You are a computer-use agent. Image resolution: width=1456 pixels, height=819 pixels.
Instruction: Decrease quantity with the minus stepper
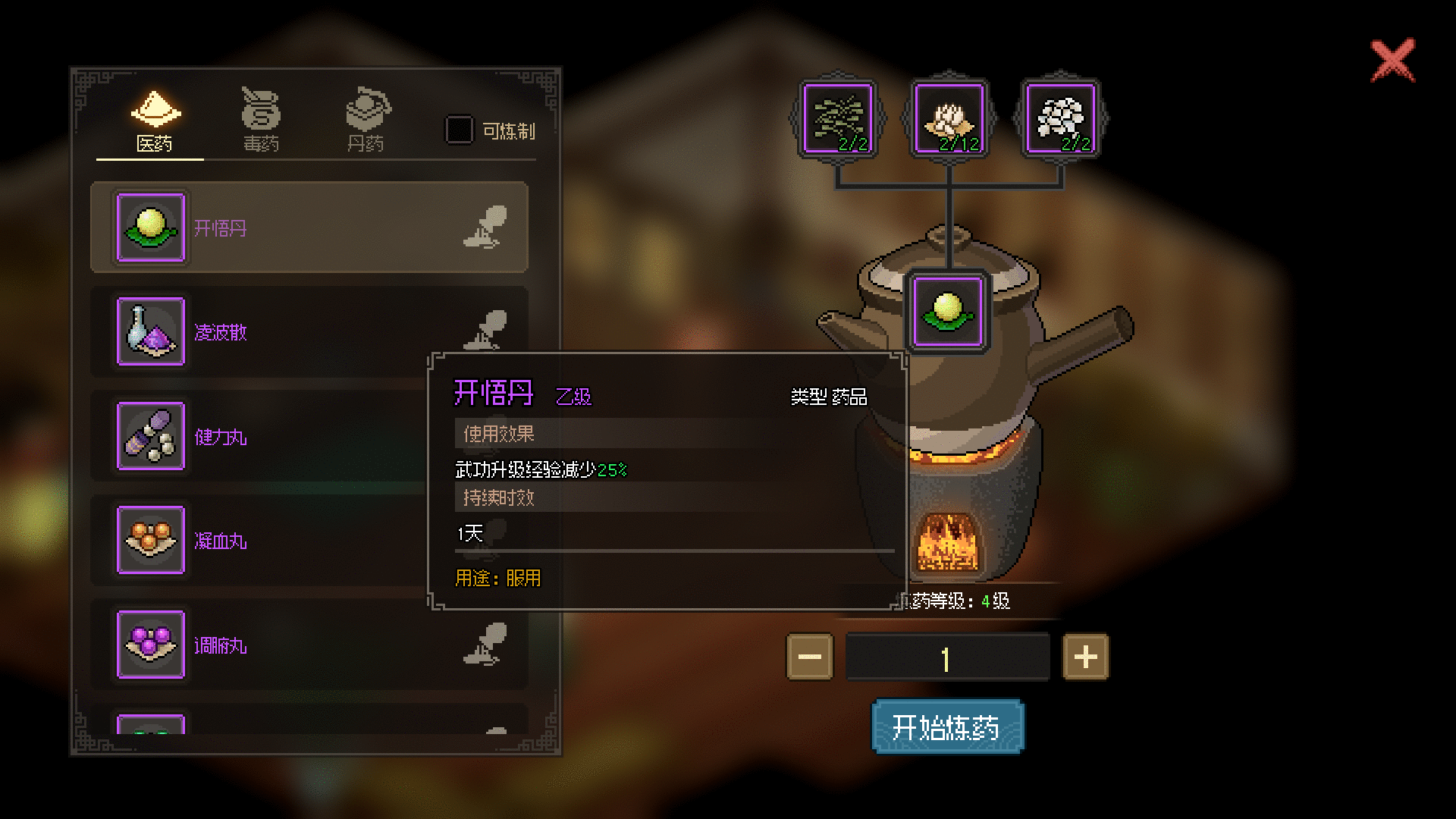click(x=808, y=655)
